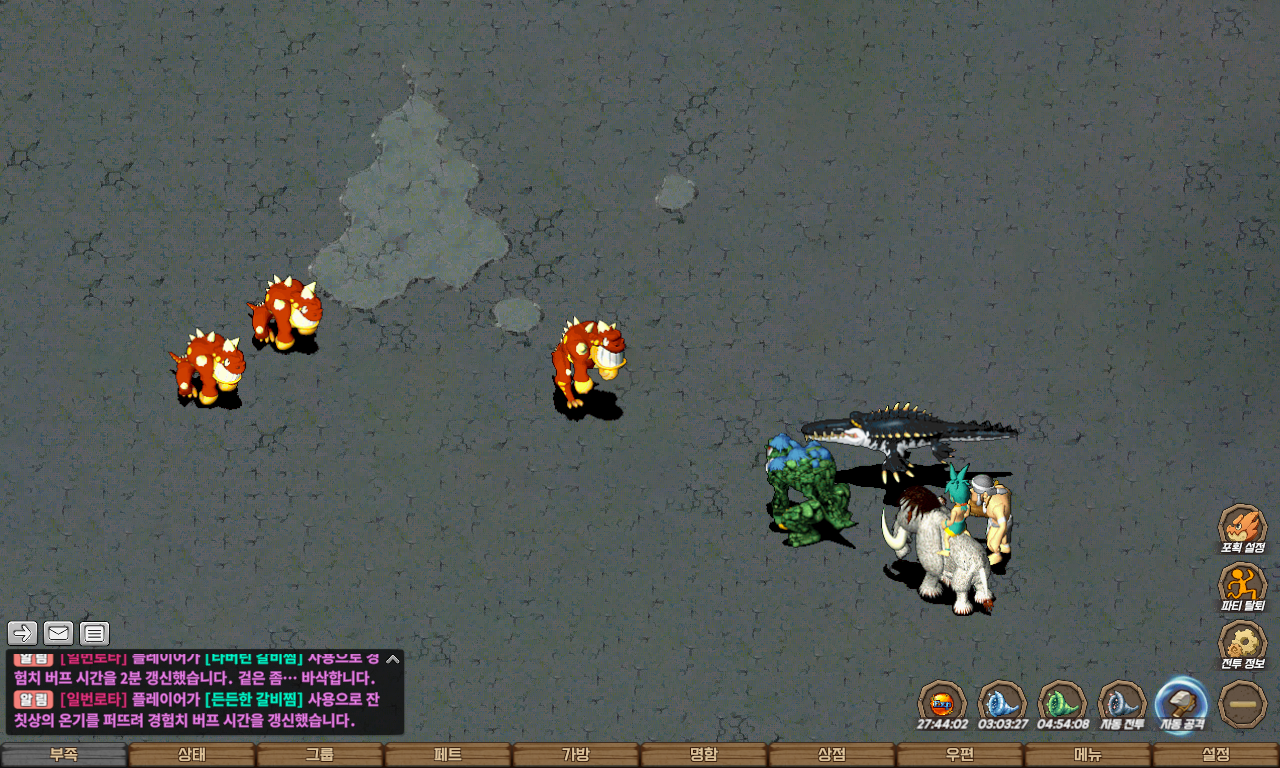The height and width of the screenshot is (768, 1280).
Task: Open the 부족 (tribe) tab
Action: [64, 755]
